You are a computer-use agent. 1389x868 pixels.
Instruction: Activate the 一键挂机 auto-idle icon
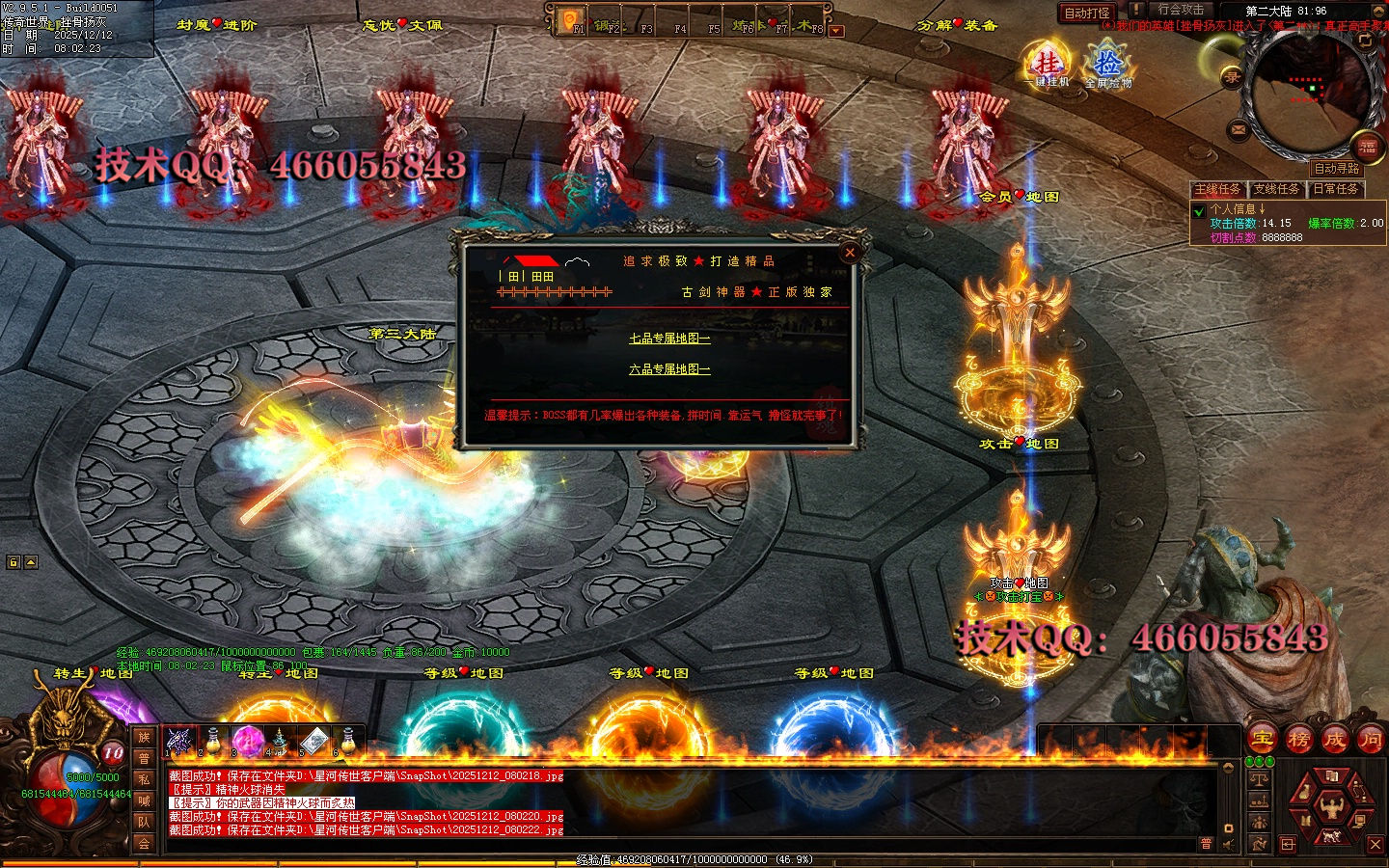(x=1049, y=66)
